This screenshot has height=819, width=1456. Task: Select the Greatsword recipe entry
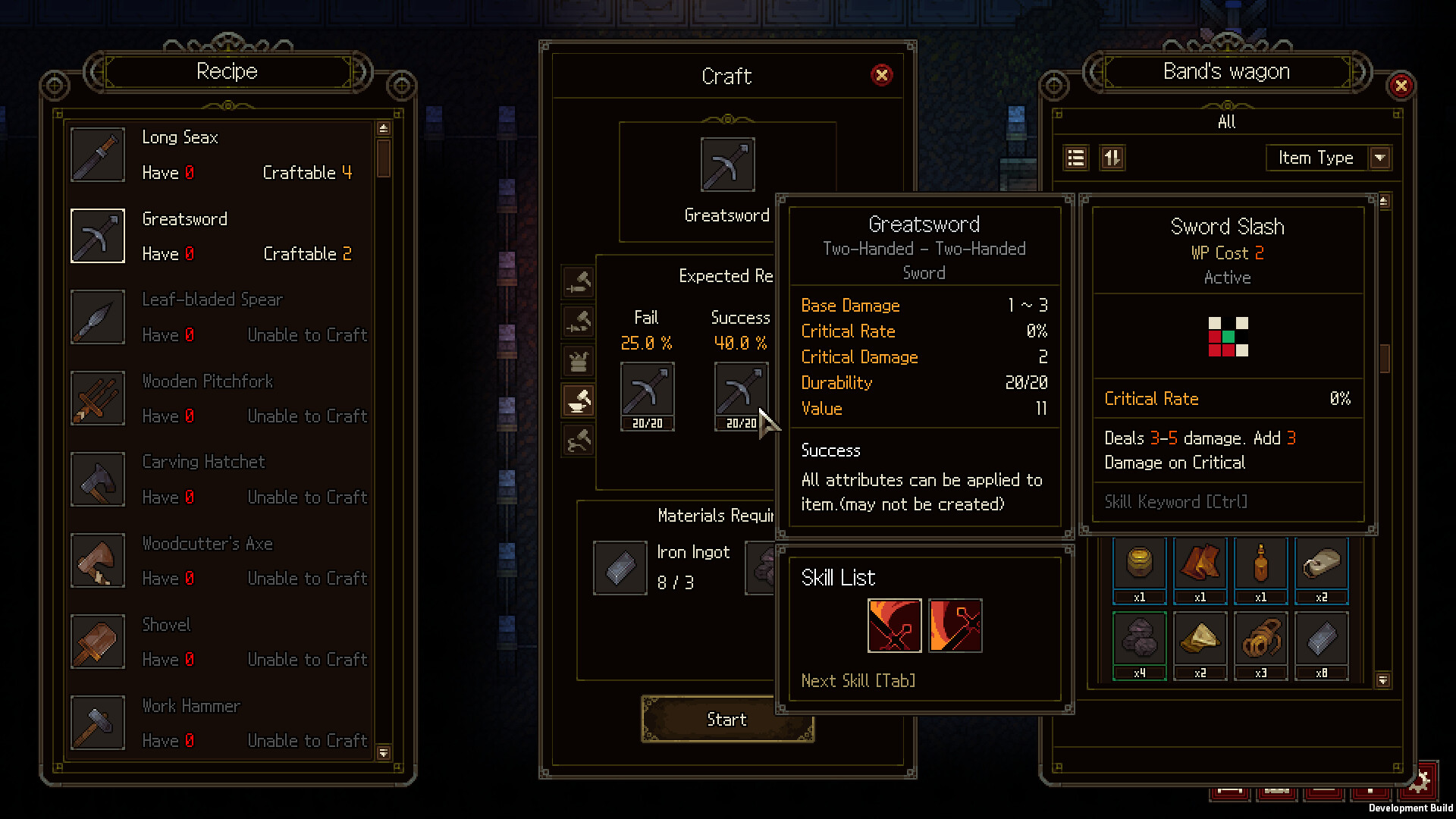point(220,236)
